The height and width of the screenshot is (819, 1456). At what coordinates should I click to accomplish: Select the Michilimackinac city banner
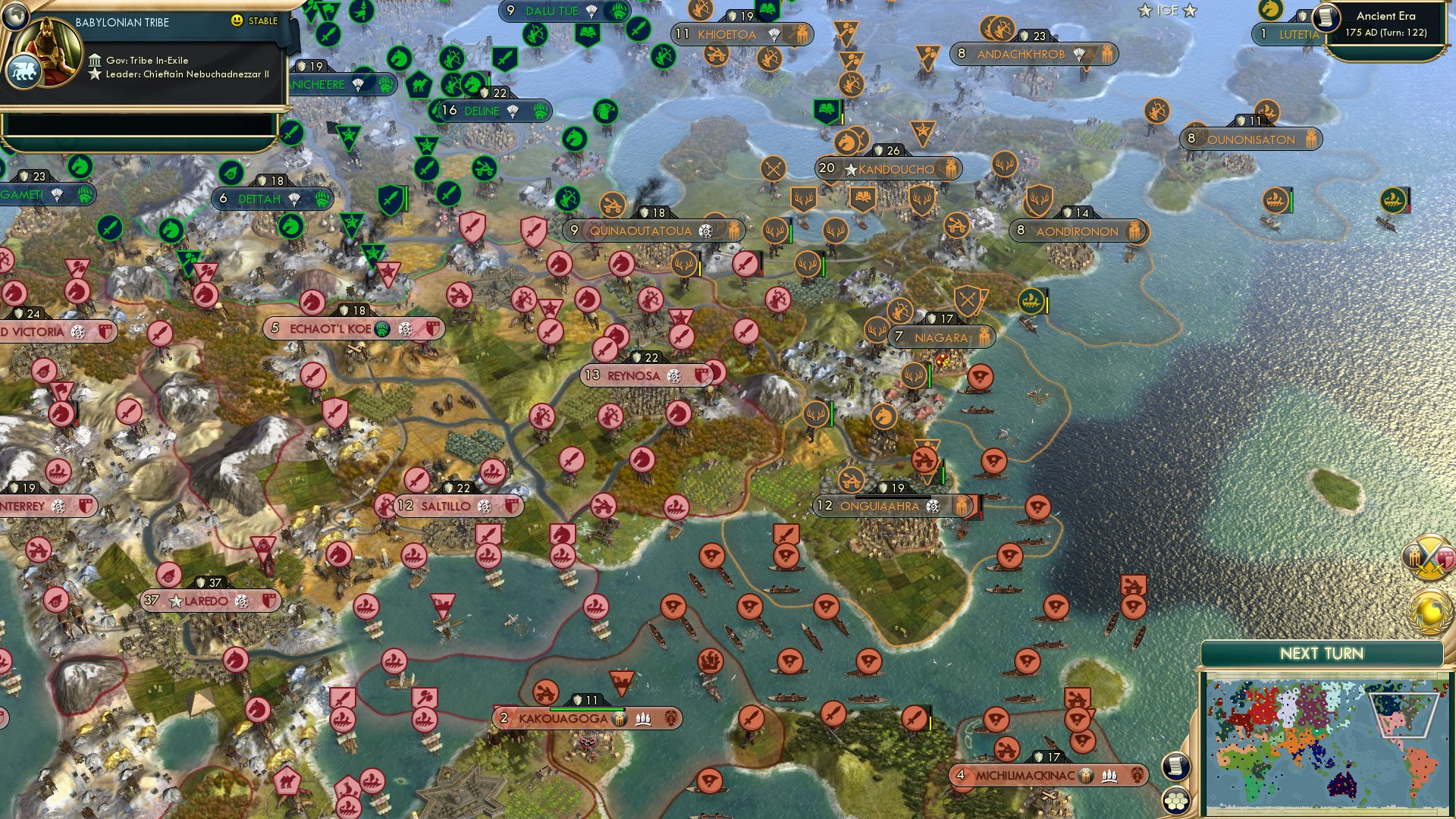1025,775
